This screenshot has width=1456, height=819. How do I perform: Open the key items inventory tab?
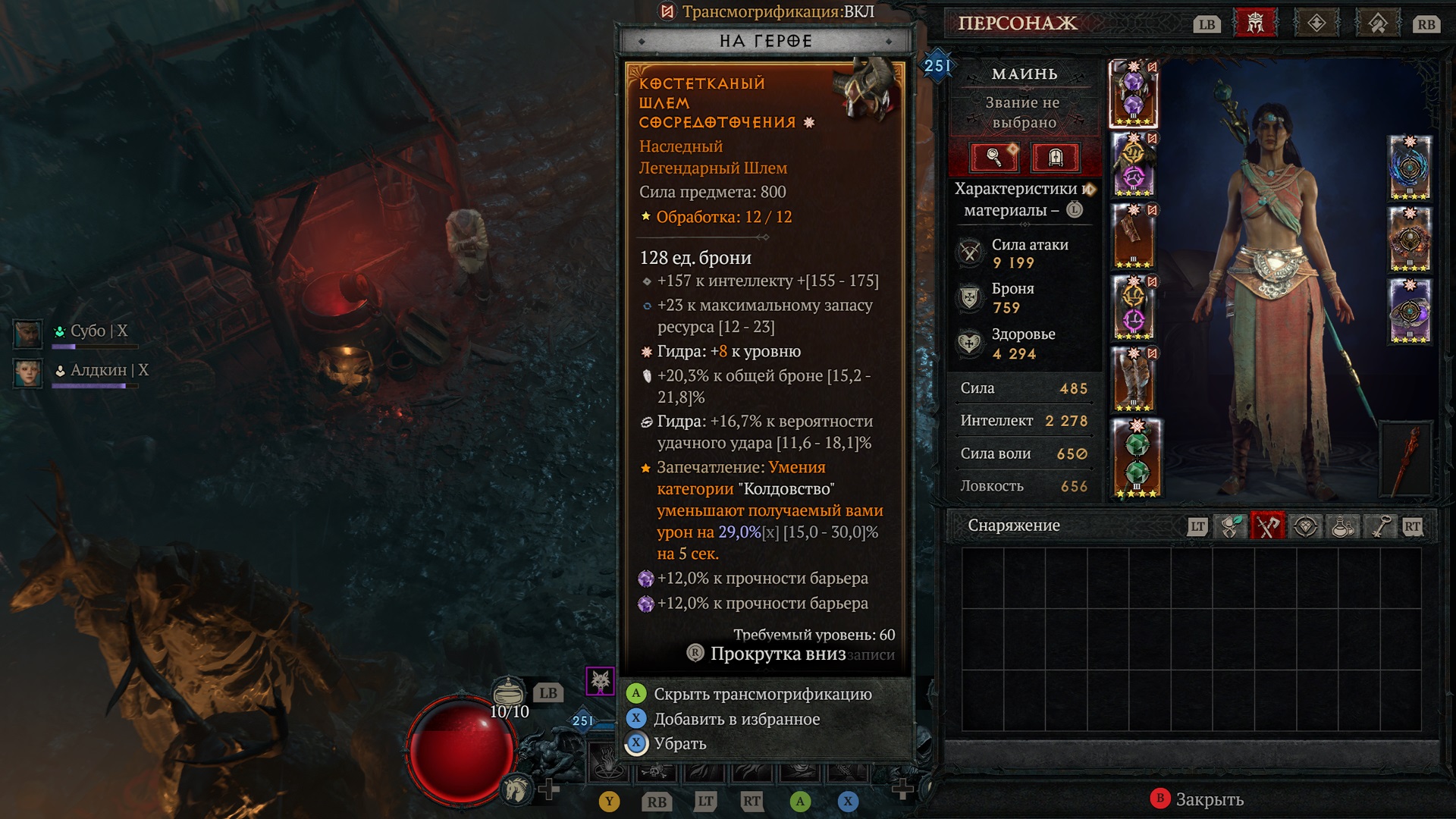pyautogui.click(x=1380, y=526)
